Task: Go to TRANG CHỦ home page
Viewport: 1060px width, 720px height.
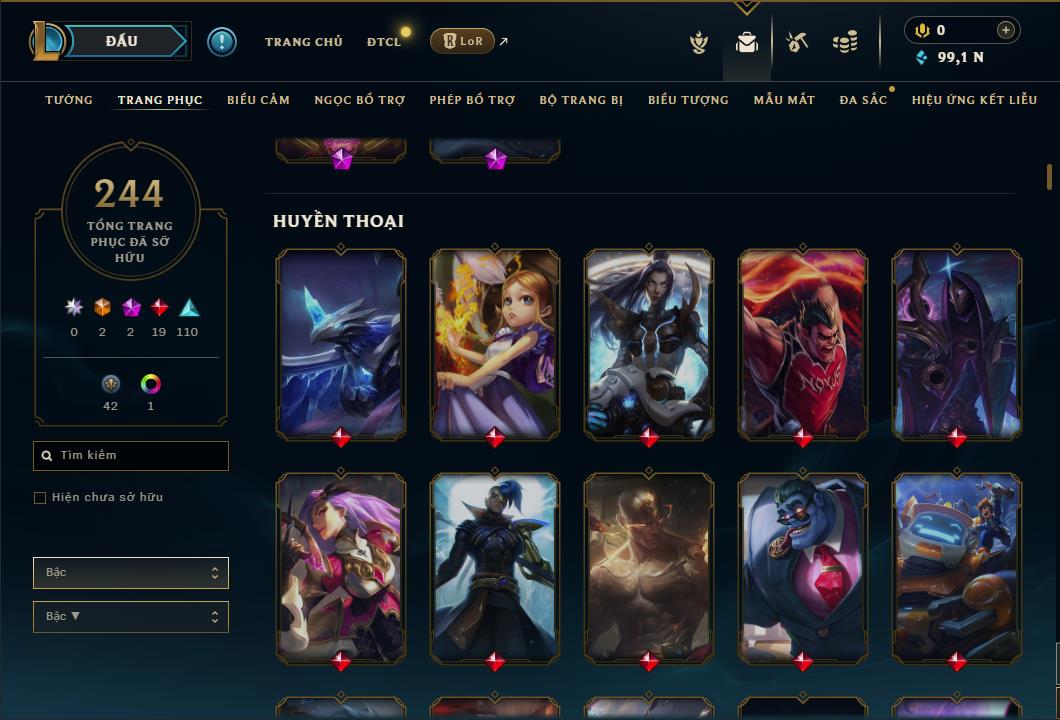Action: pos(303,42)
